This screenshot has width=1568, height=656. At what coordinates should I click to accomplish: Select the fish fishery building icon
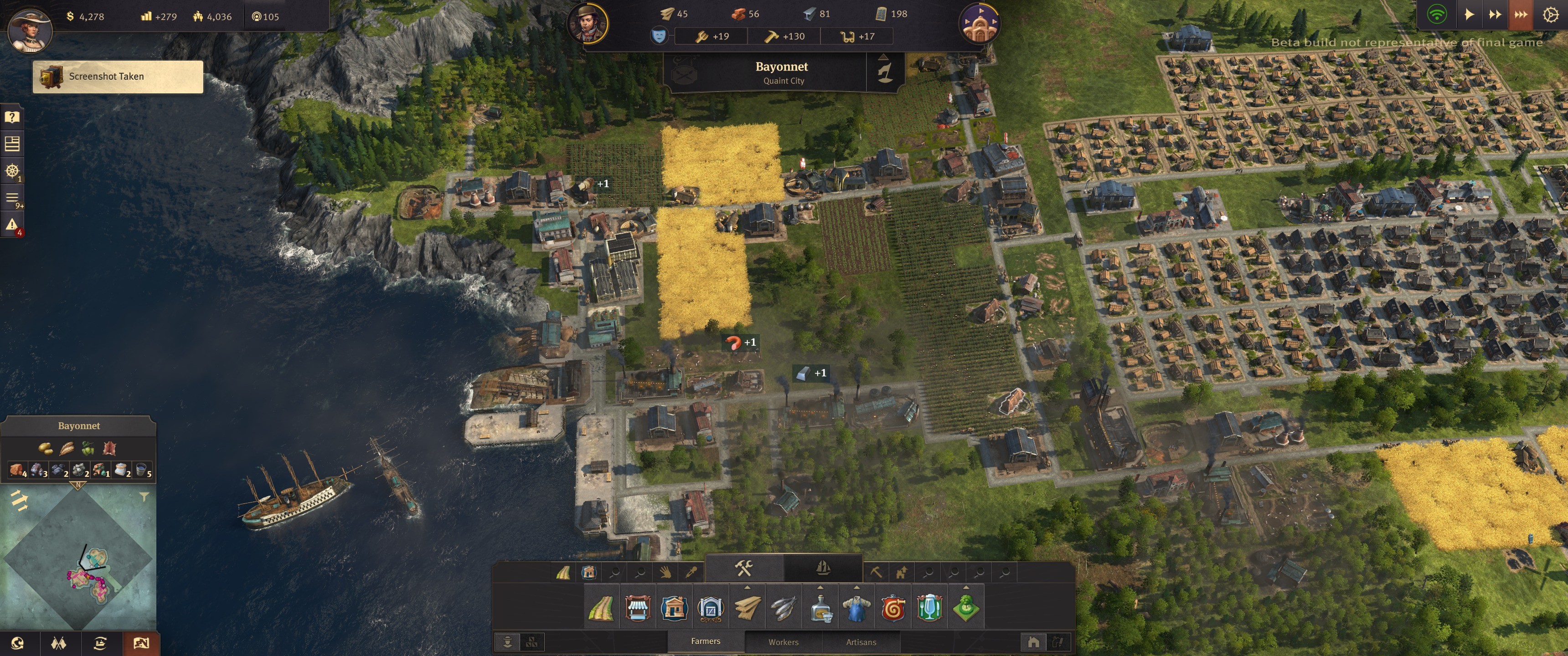tap(784, 608)
